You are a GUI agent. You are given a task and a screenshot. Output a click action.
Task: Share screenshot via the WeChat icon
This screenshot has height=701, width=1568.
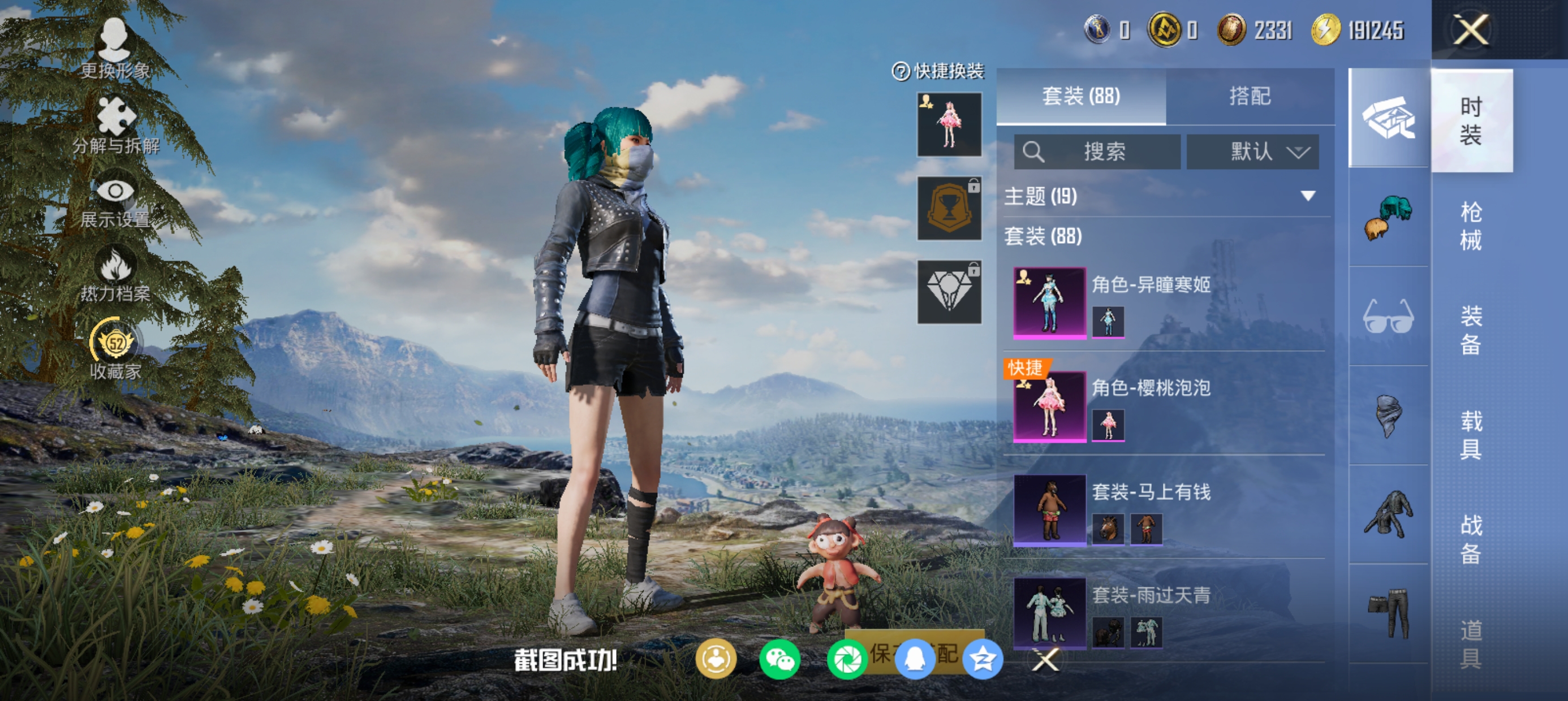pos(779,659)
